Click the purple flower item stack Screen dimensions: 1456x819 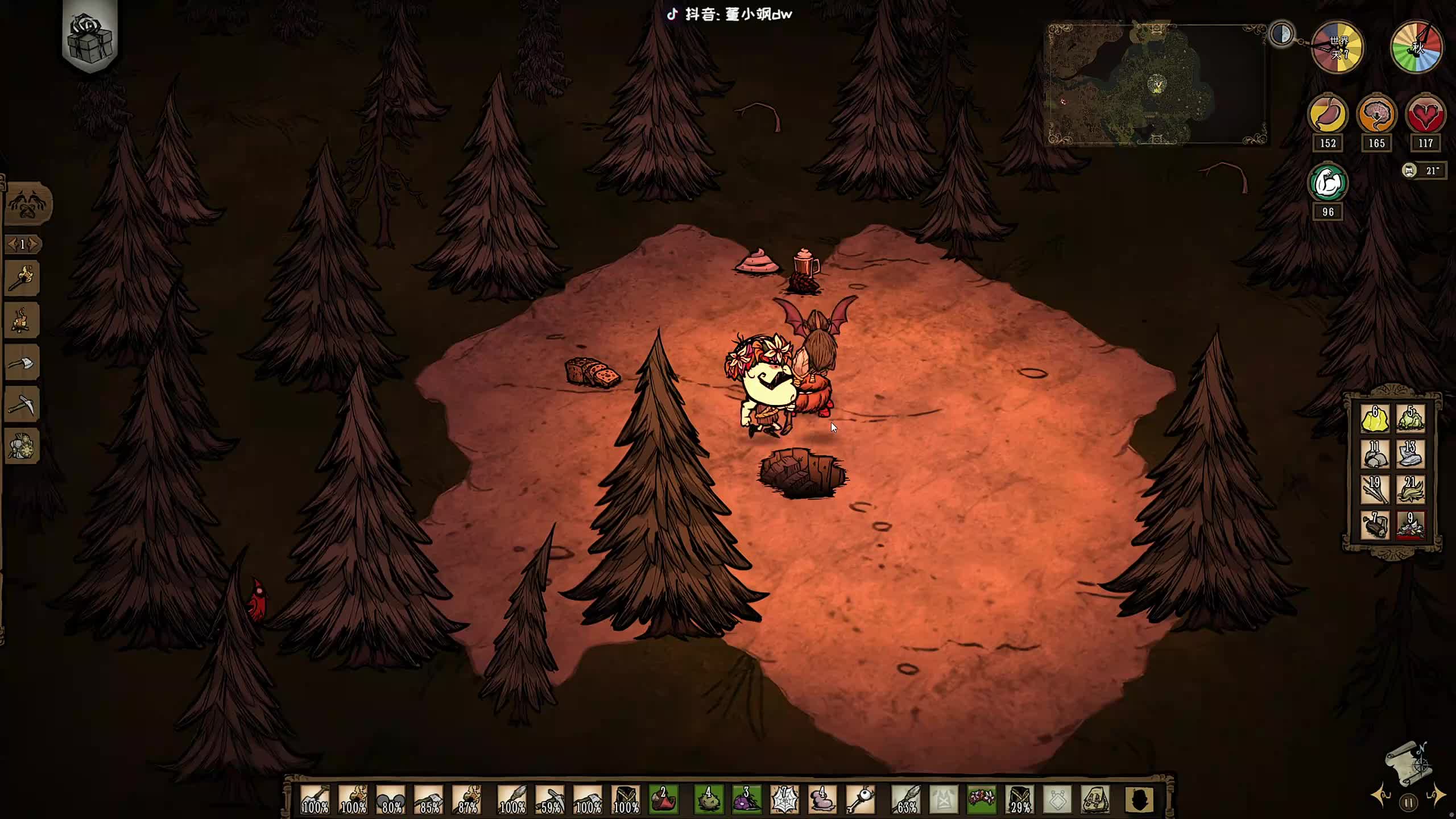pyautogui.click(x=746, y=799)
